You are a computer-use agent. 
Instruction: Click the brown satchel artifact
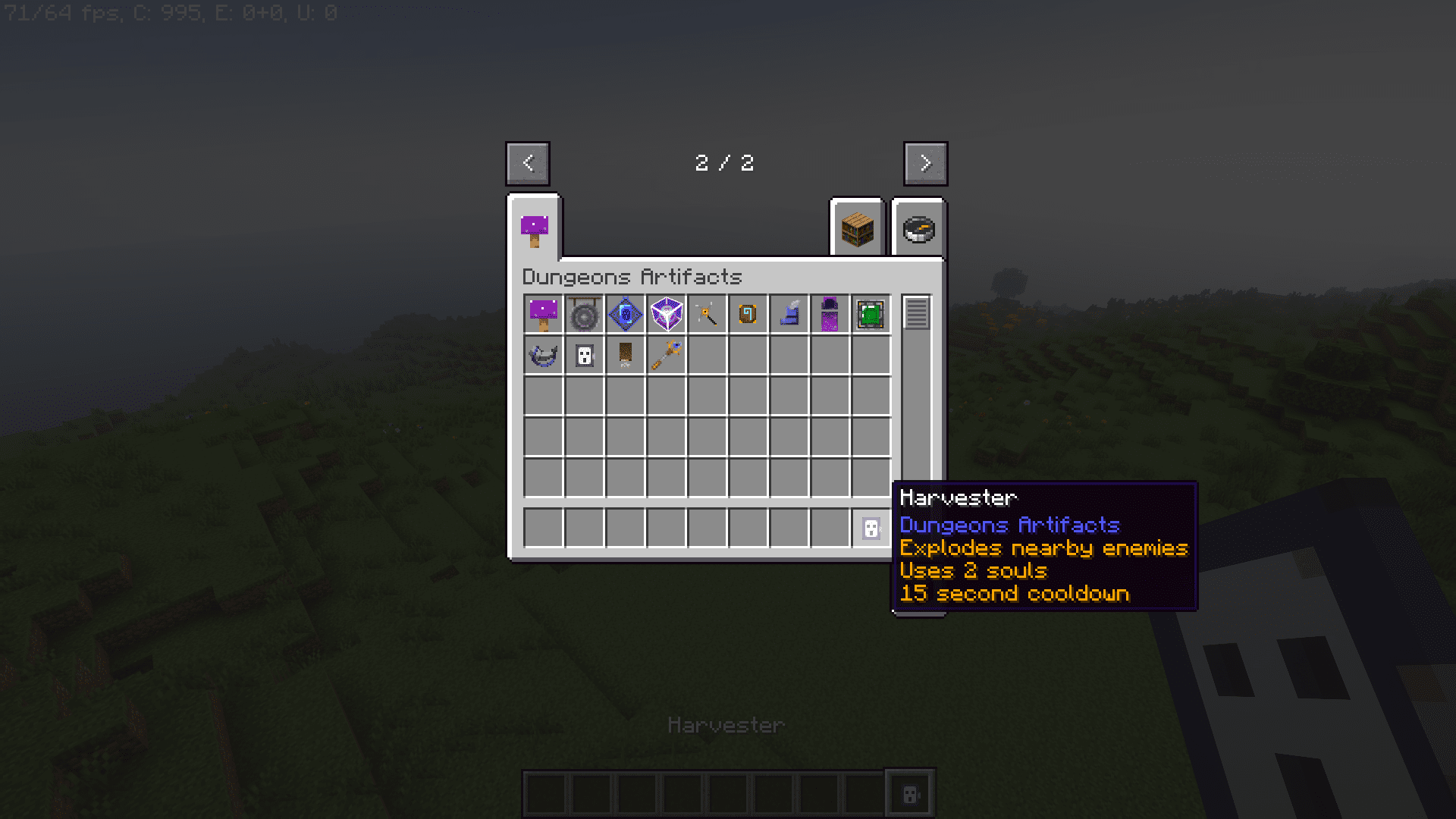tap(625, 354)
